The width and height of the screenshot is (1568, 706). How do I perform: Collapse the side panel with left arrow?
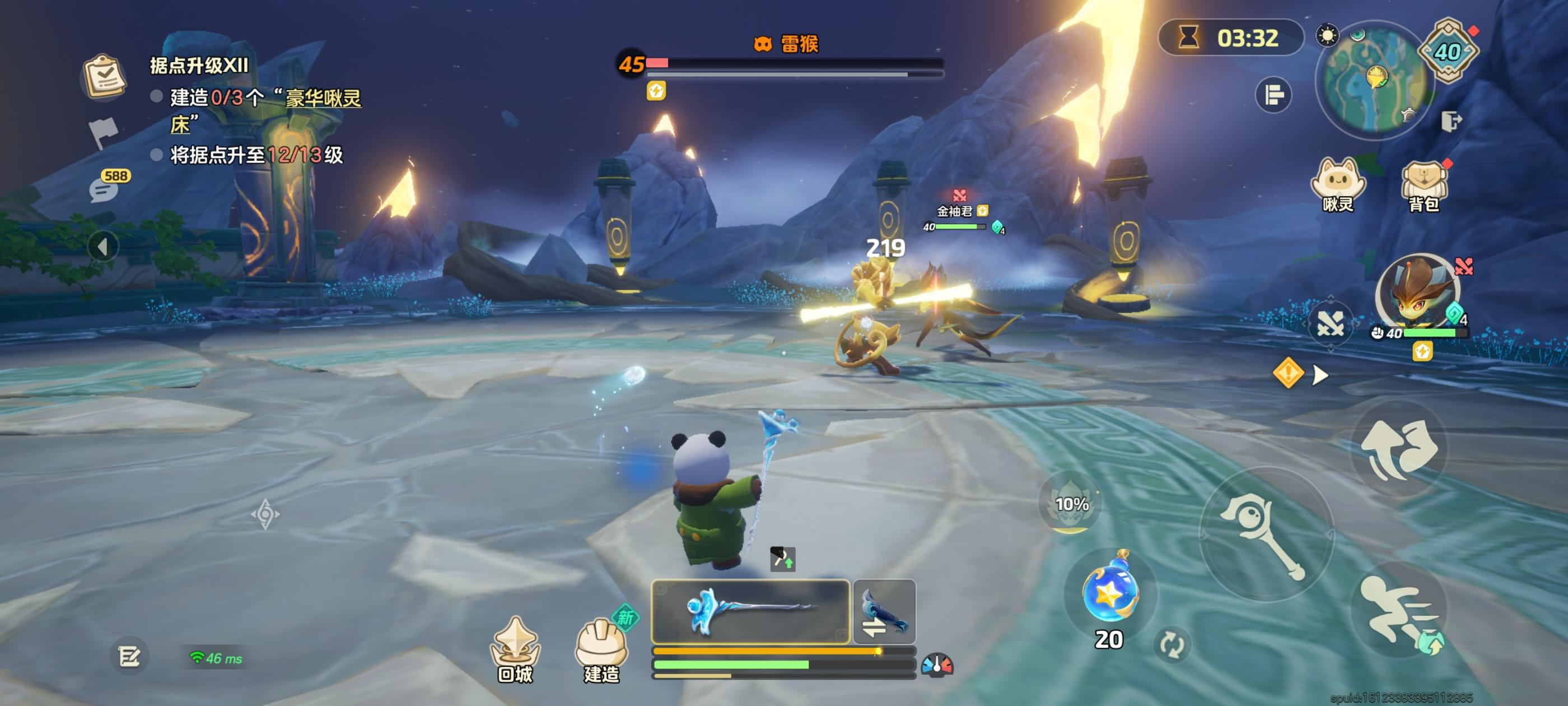point(102,247)
